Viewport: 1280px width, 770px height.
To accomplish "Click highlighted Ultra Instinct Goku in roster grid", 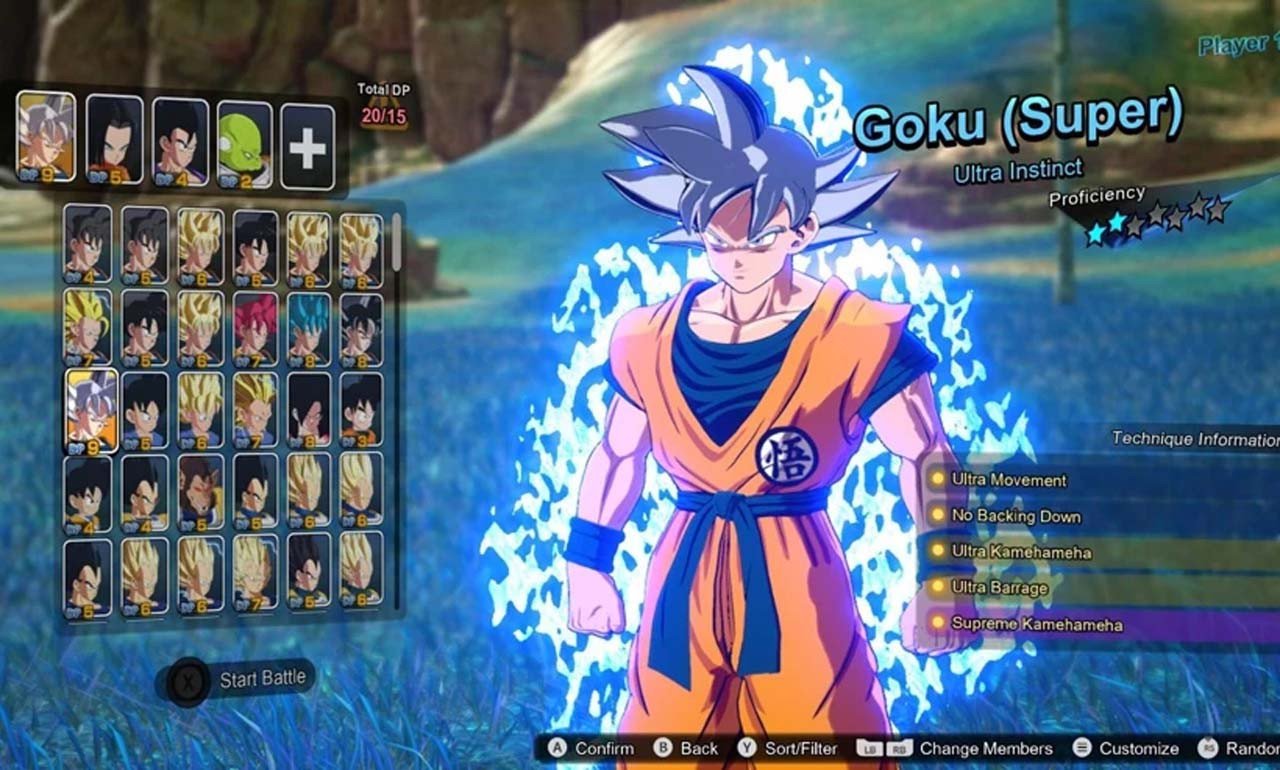I will [x=91, y=410].
